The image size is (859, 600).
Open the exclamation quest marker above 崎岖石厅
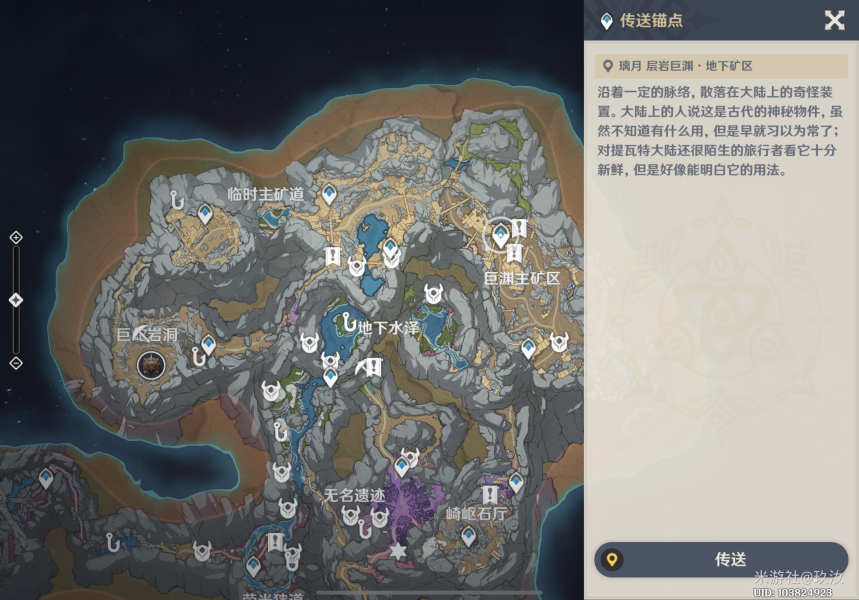point(490,495)
